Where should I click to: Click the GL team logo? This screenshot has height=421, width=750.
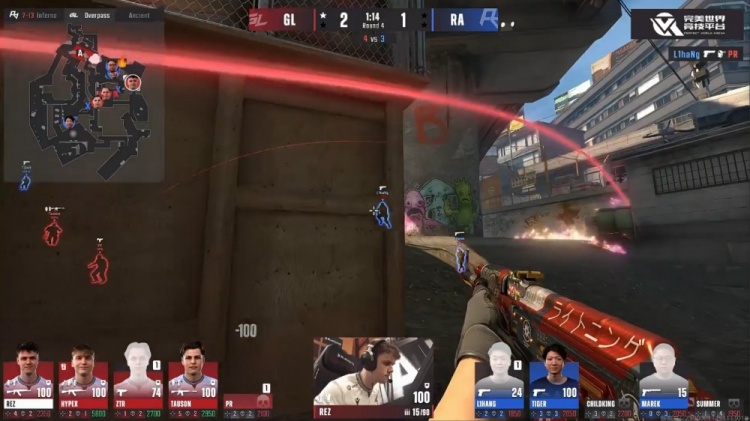coord(262,19)
